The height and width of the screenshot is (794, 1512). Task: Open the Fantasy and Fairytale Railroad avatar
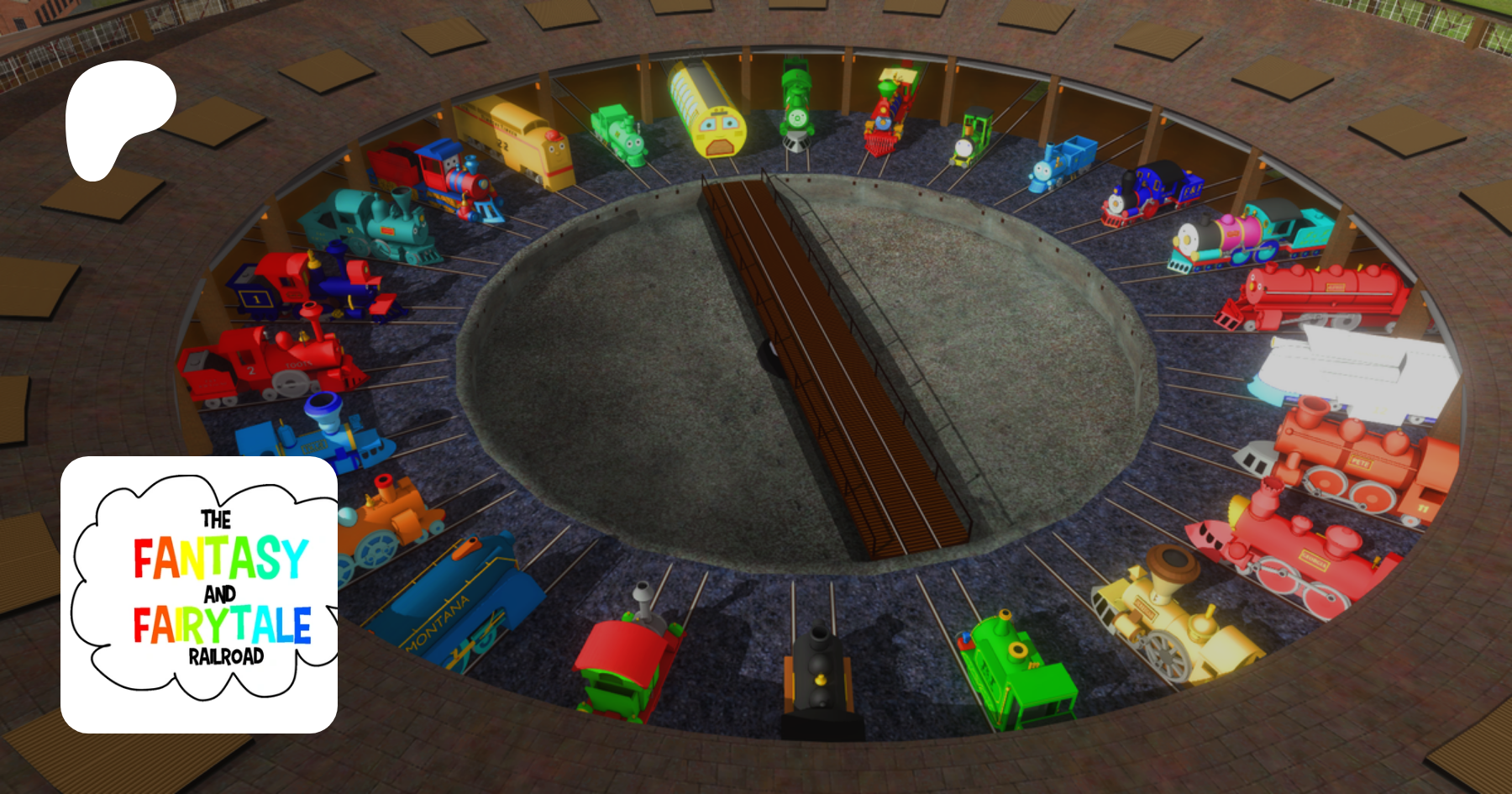(199, 594)
